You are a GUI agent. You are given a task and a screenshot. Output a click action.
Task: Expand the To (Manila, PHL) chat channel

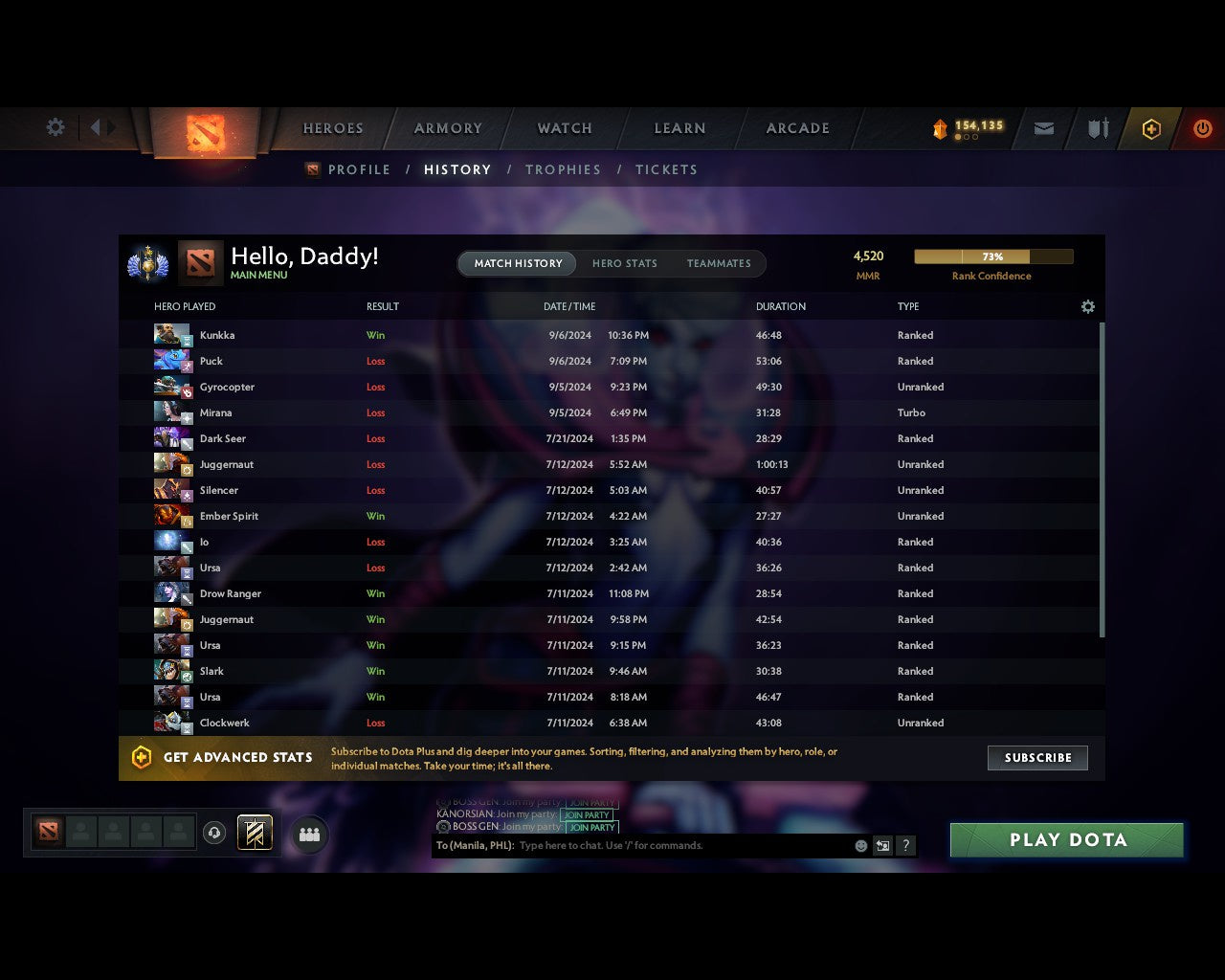pyautogui.click(x=471, y=845)
